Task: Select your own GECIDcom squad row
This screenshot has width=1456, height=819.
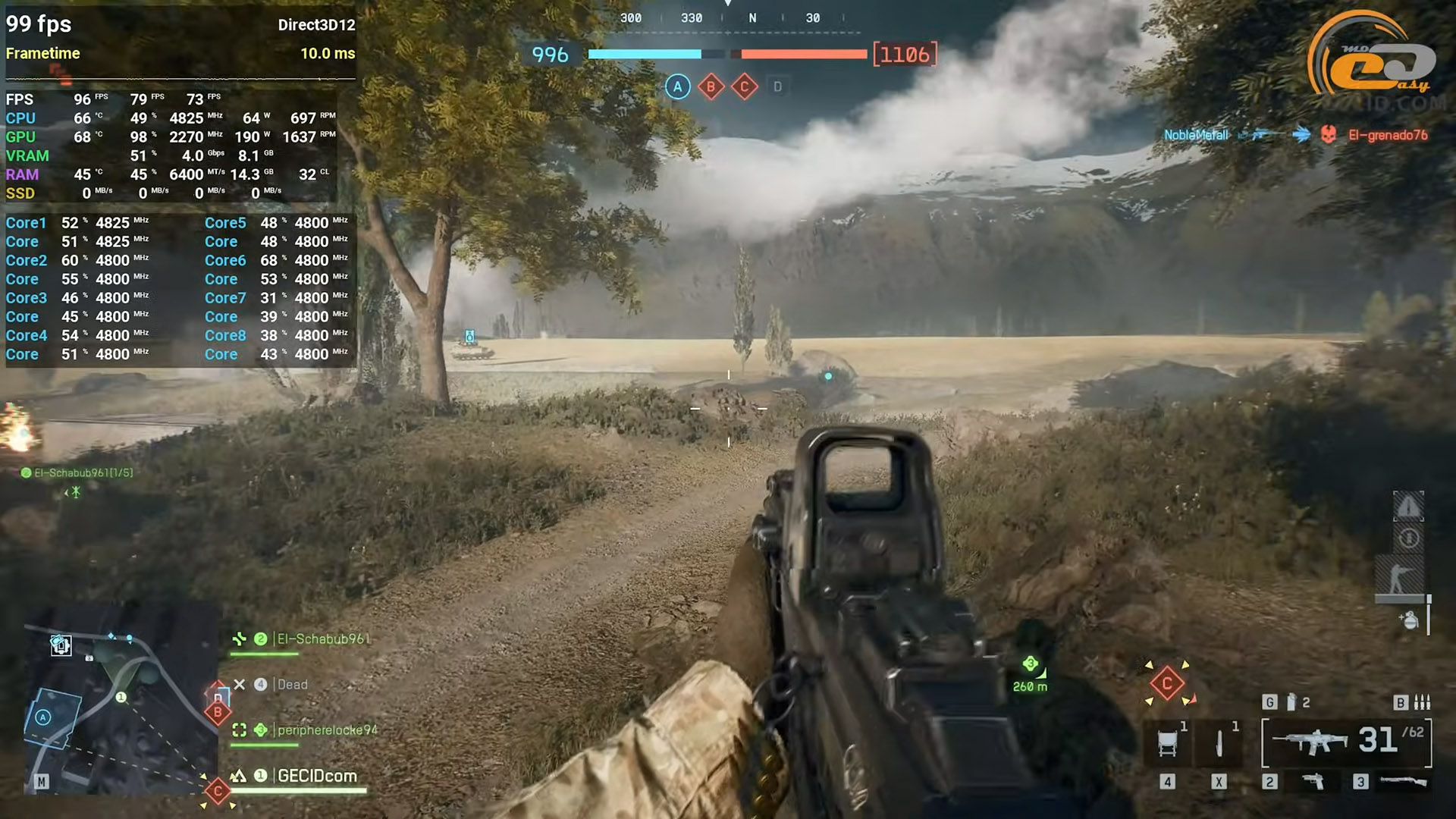Action: [x=316, y=776]
